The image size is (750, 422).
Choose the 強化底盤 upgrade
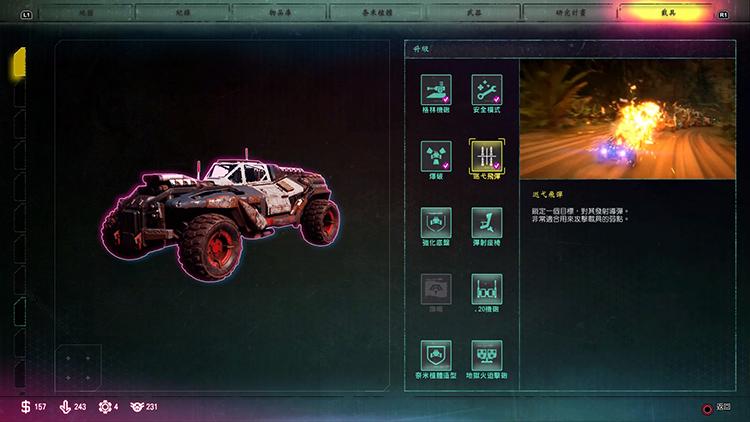pyautogui.click(x=436, y=222)
